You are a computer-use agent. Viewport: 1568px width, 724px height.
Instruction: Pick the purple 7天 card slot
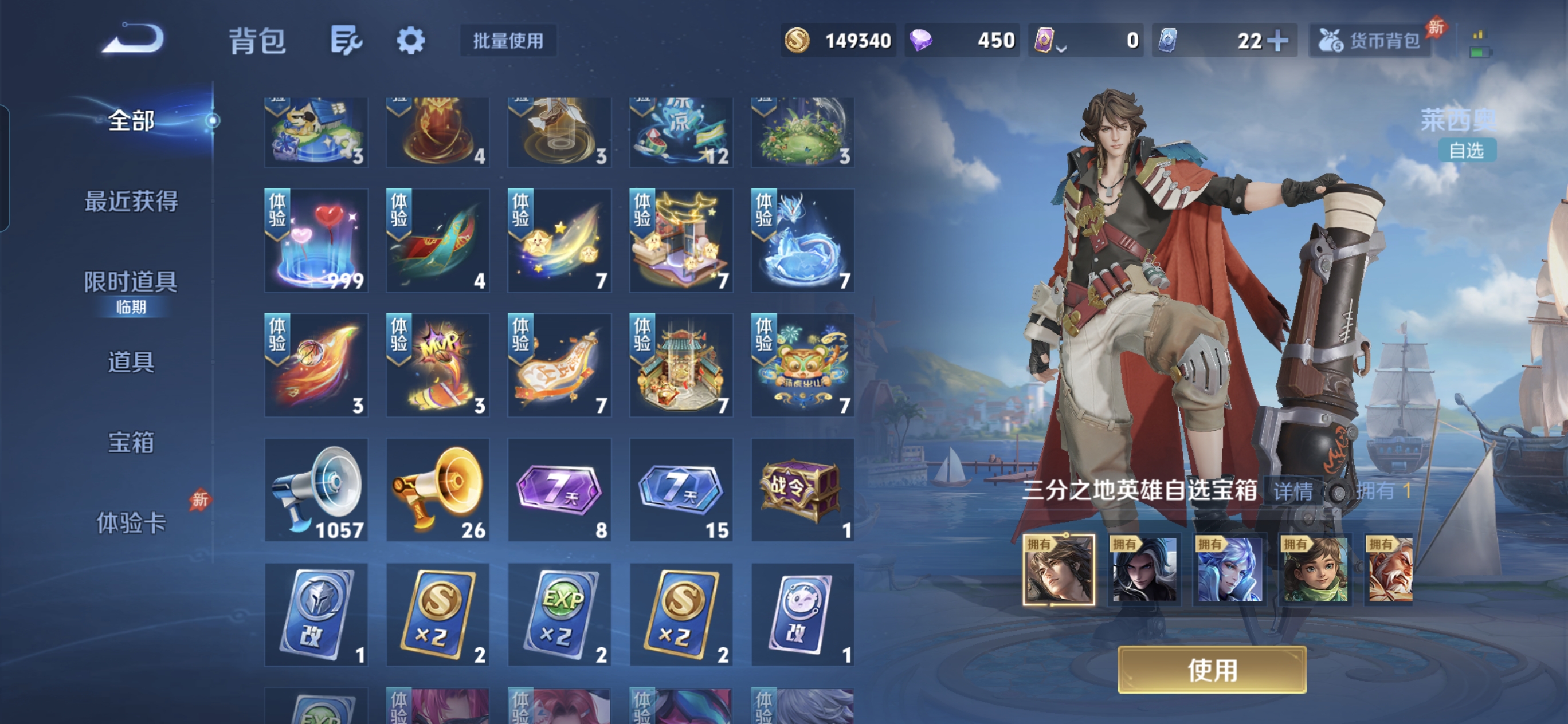pyautogui.click(x=559, y=490)
